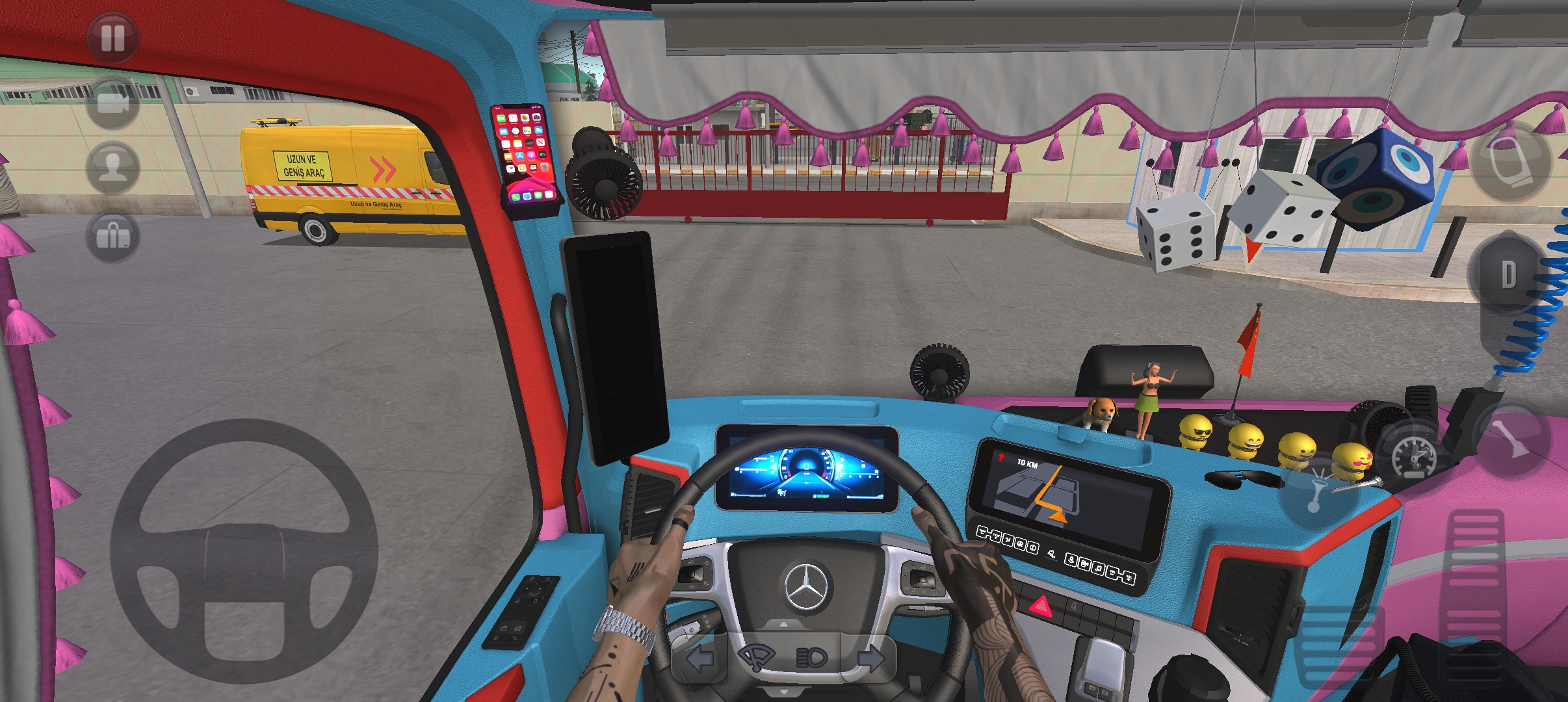The image size is (1568, 702).
Task: Click the on-screen steering wheel control
Action: click(x=244, y=551)
